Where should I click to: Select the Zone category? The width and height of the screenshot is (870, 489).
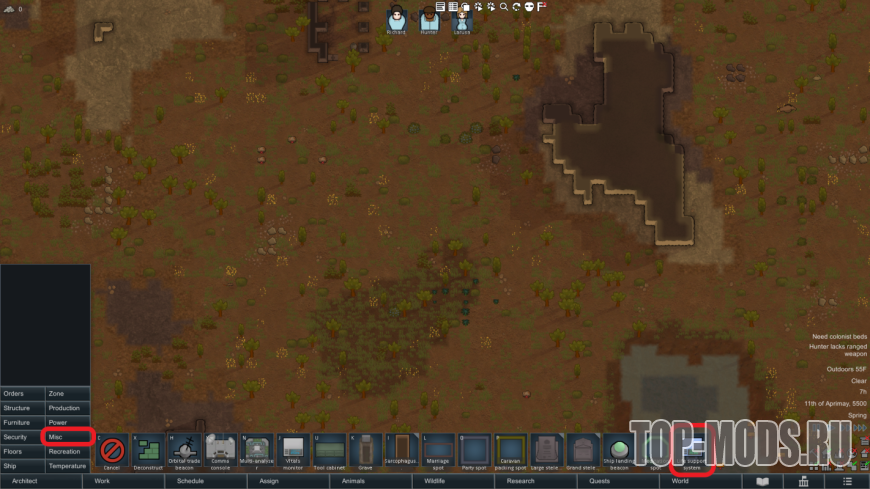[x=68, y=394]
